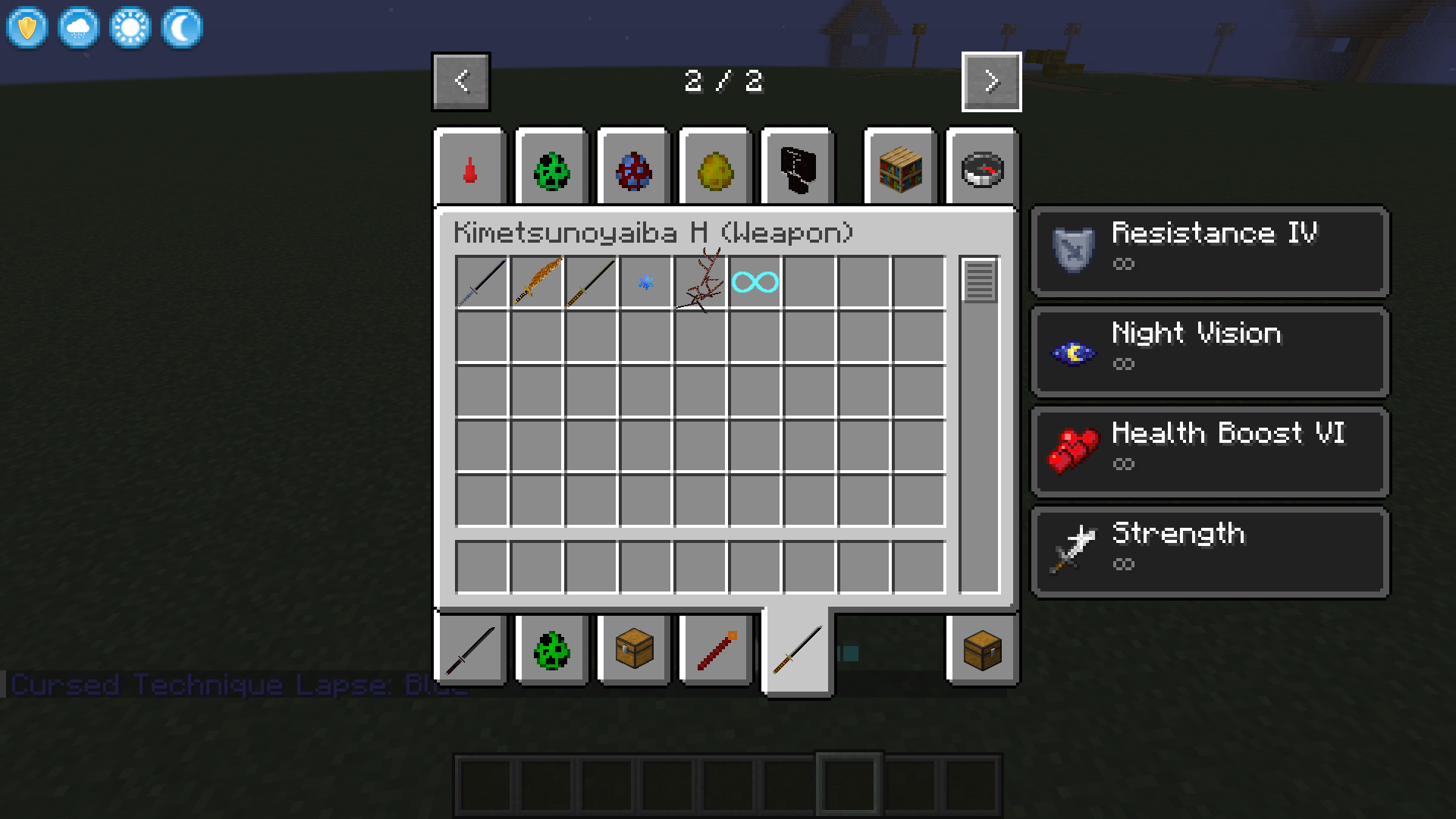Viewport: 1456px width, 819px height.
Task: Advance to next page with right arrow
Action: tap(990, 82)
